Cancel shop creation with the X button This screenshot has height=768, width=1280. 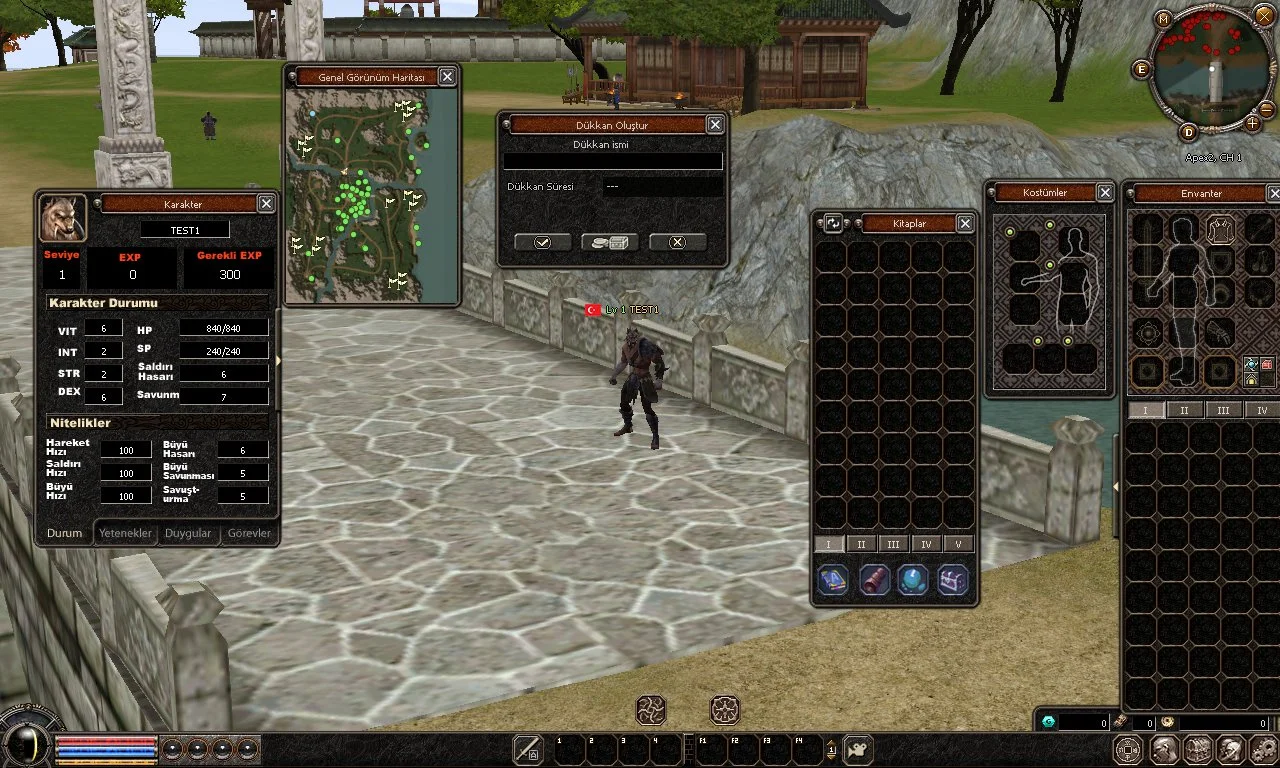pos(677,242)
